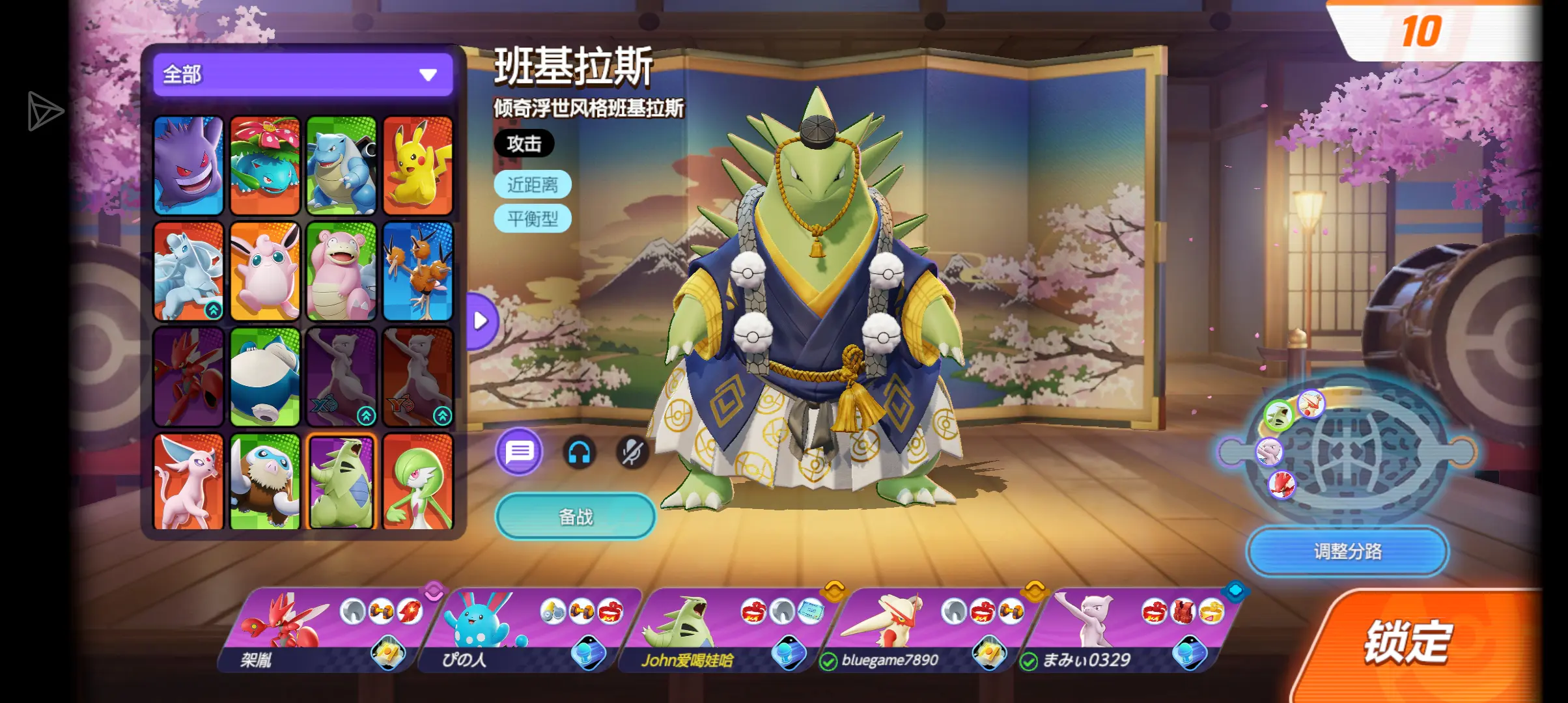Open the quick chat bubble
Image resolution: width=1568 pixels, height=703 pixels.
(519, 452)
